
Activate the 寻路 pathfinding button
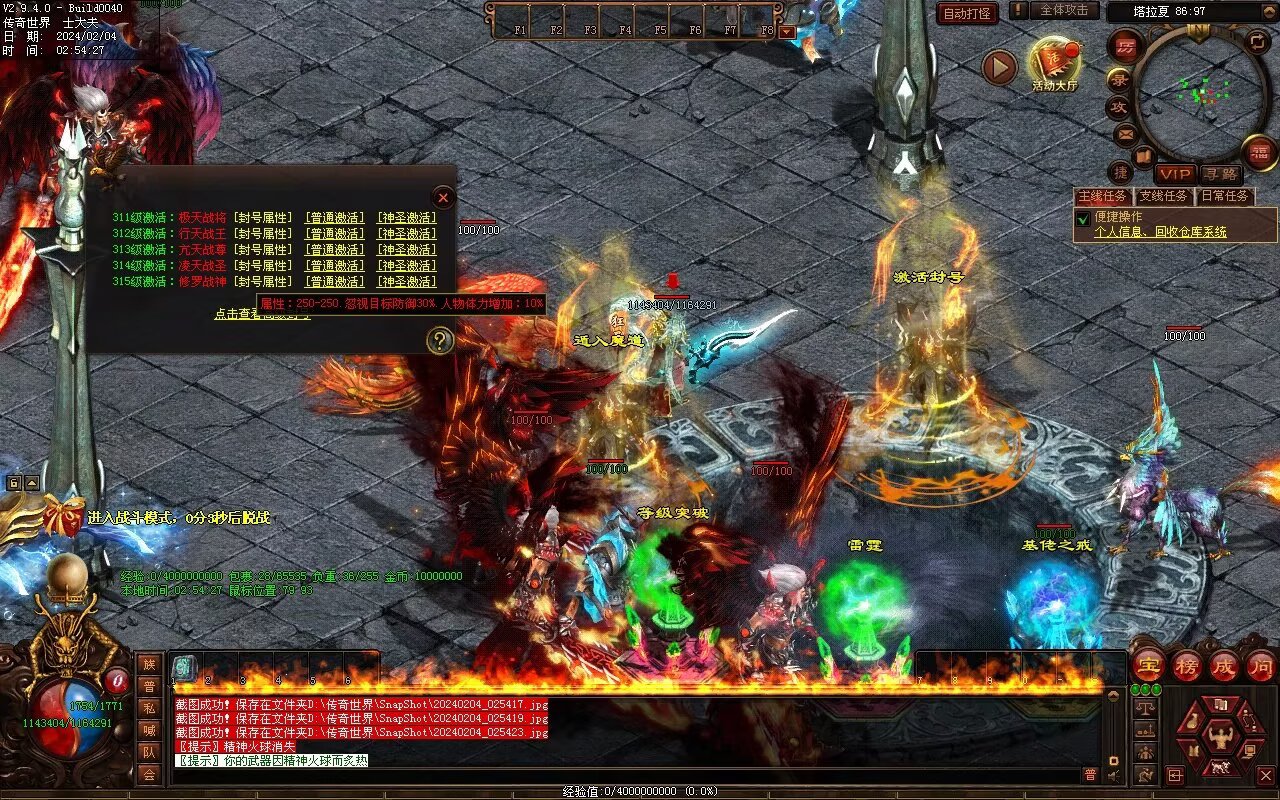(x=1219, y=174)
